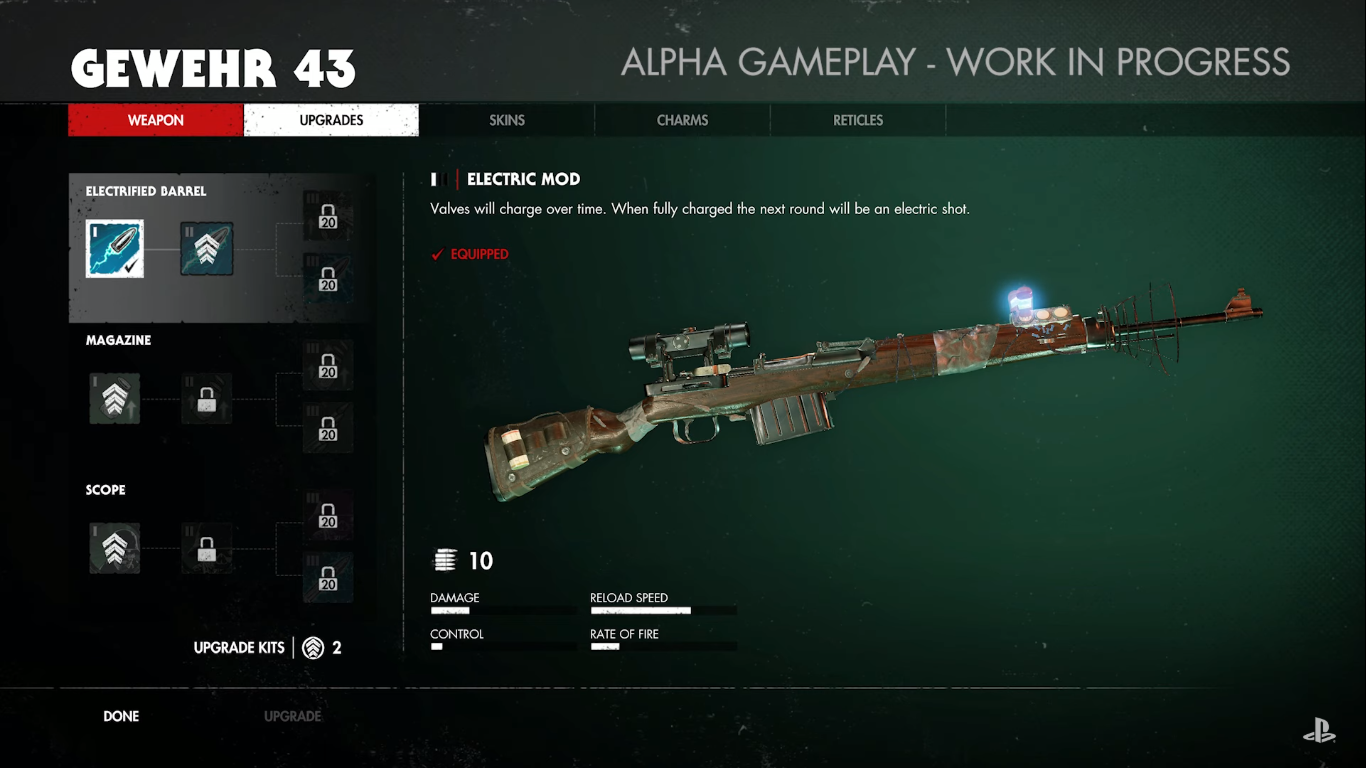Click the greyed-out Upgrade button
The image size is (1366, 768).
(x=292, y=716)
